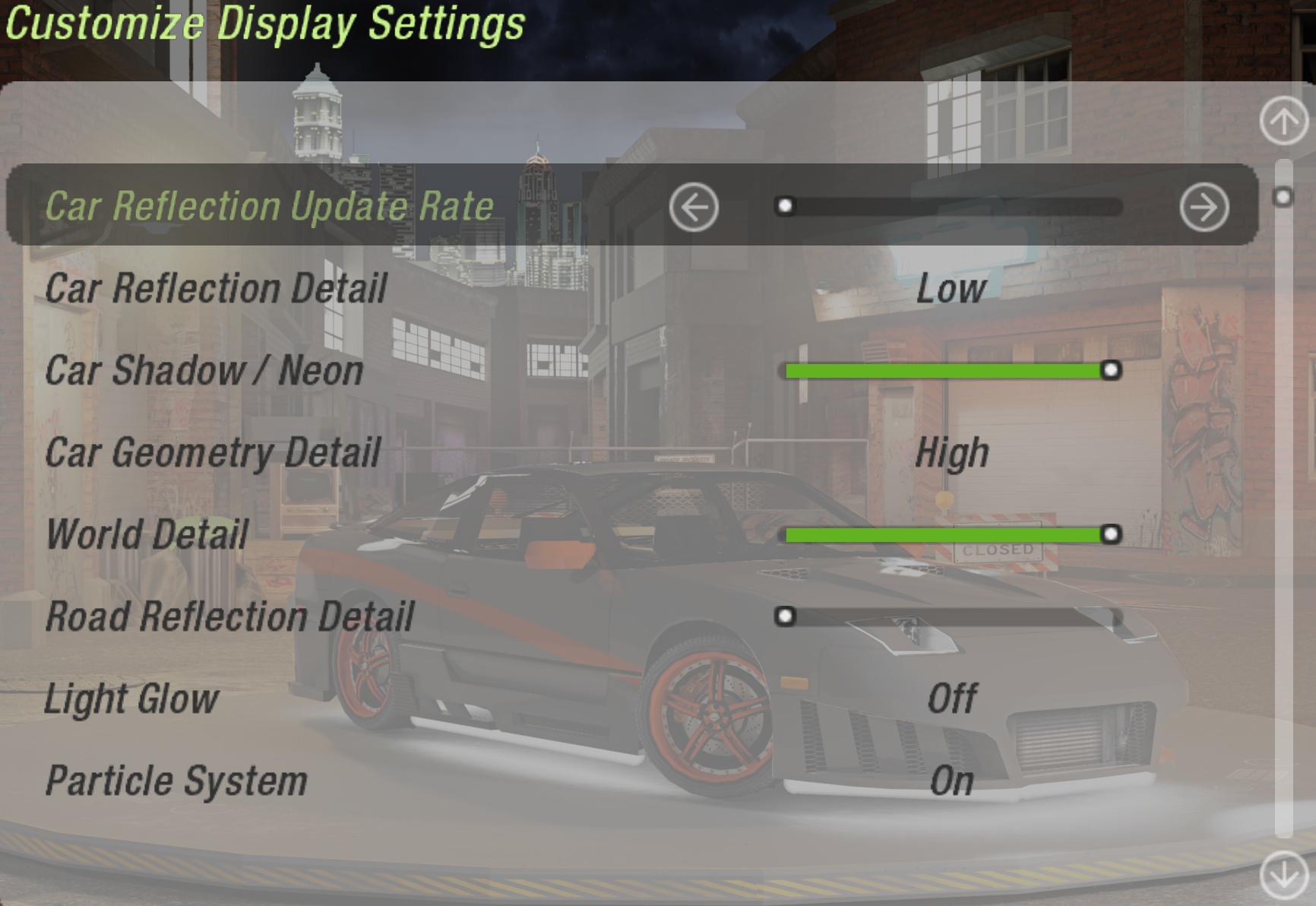
Task: Select the Car Reflection Detail option
Action: tap(216, 289)
